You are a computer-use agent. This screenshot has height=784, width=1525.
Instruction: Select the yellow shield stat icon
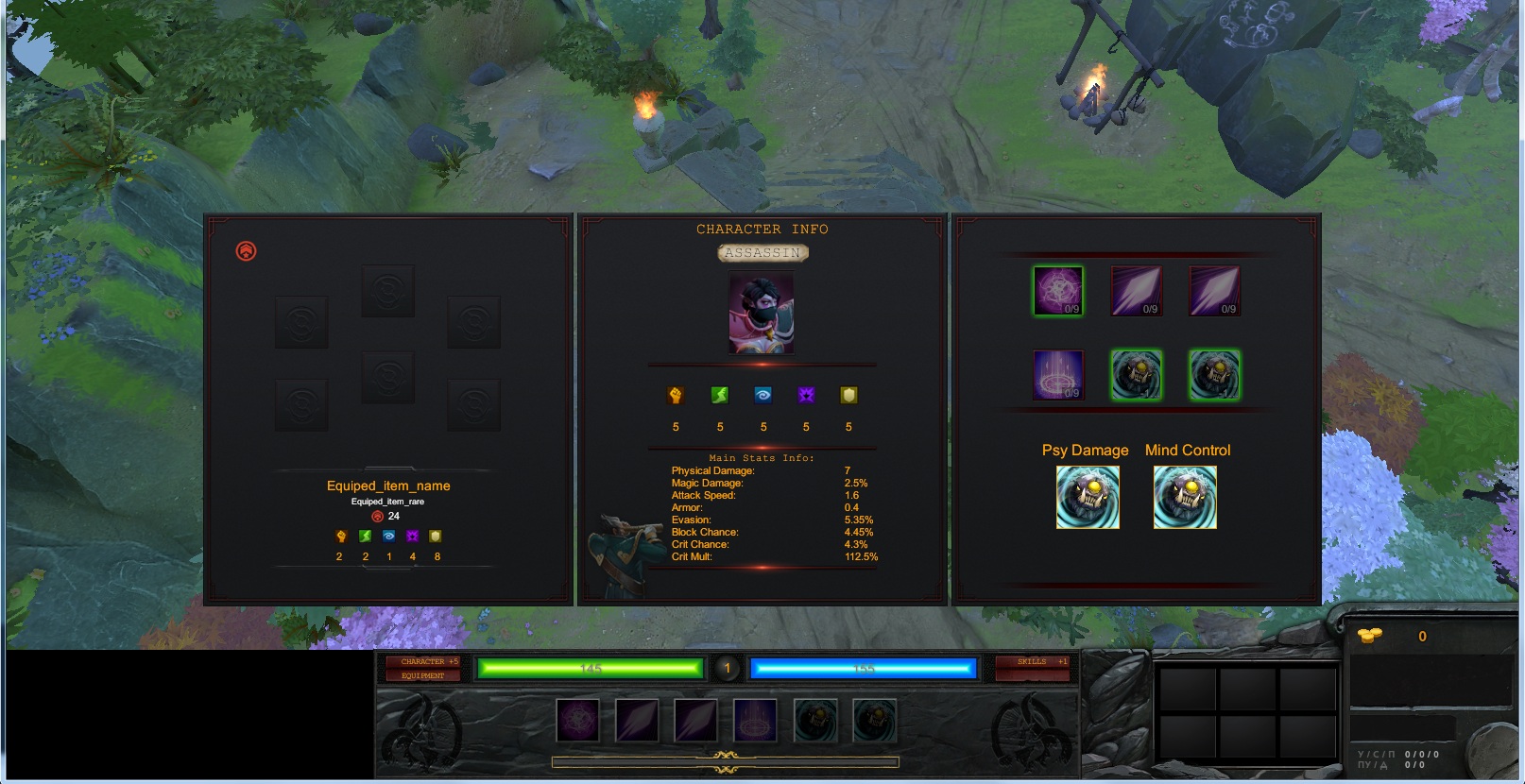[848, 396]
